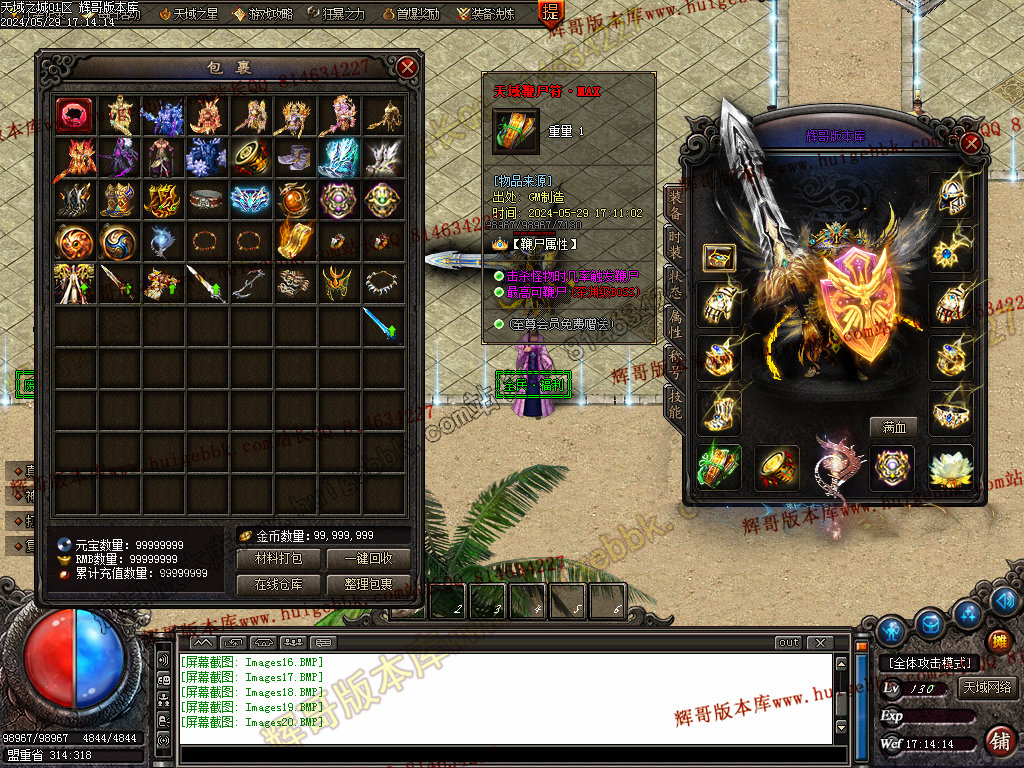Screen dimensions: 1024x768
Task: Open the 铺 shop button
Action: (x=998, y=740)
